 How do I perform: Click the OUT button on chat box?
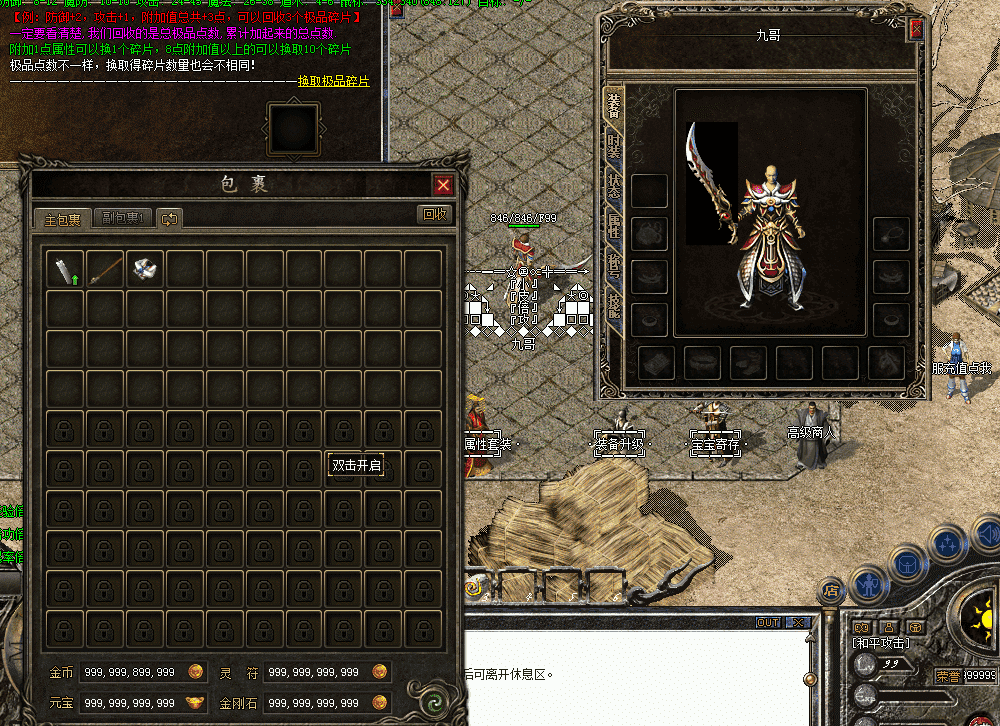pyautogui.click(x=767, y=622)
